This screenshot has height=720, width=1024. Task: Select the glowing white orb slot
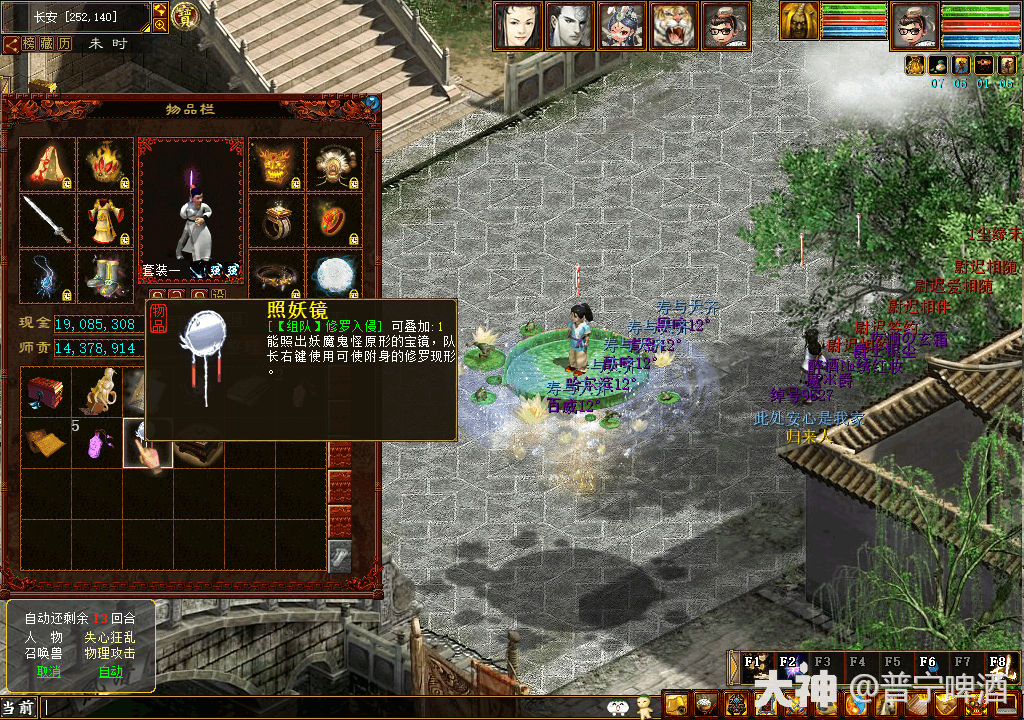click(334, 276)
